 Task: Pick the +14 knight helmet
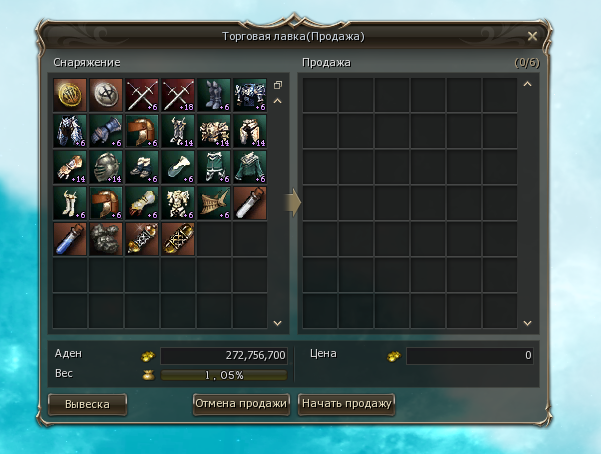[x=105, y=168]
